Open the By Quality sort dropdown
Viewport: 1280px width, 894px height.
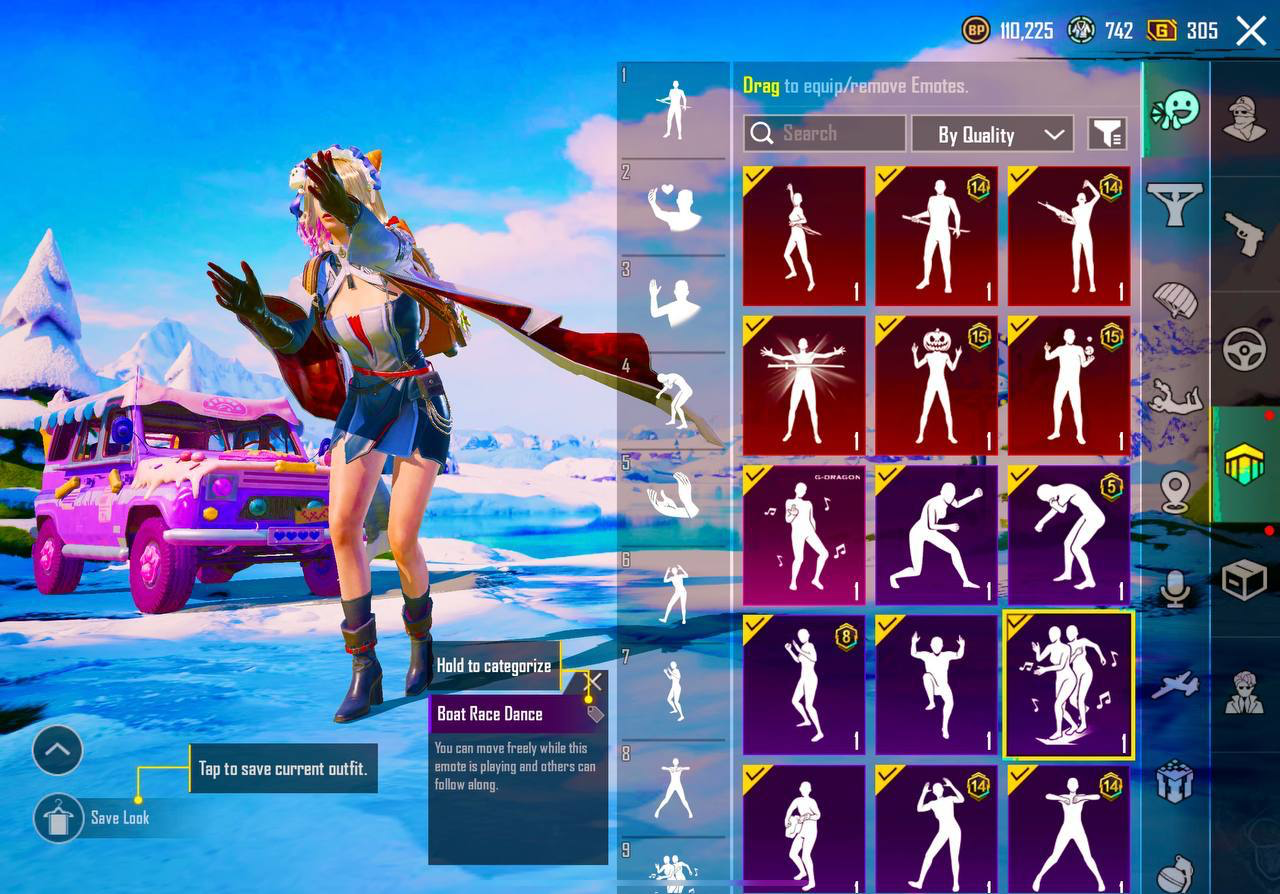point(991,134)
